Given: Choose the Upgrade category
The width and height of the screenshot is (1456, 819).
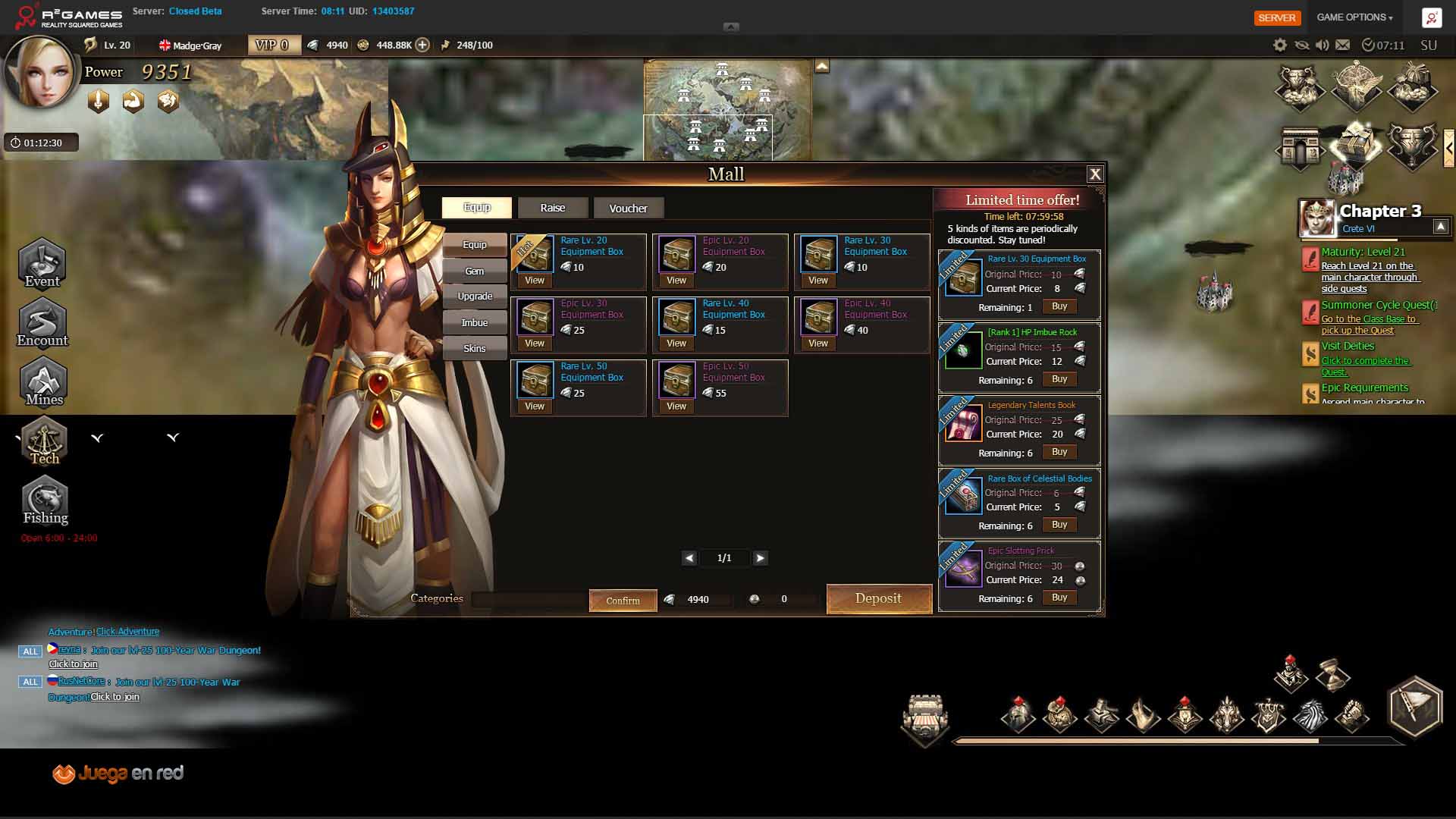Looking at the screenshot, I should tap(475, 297).
